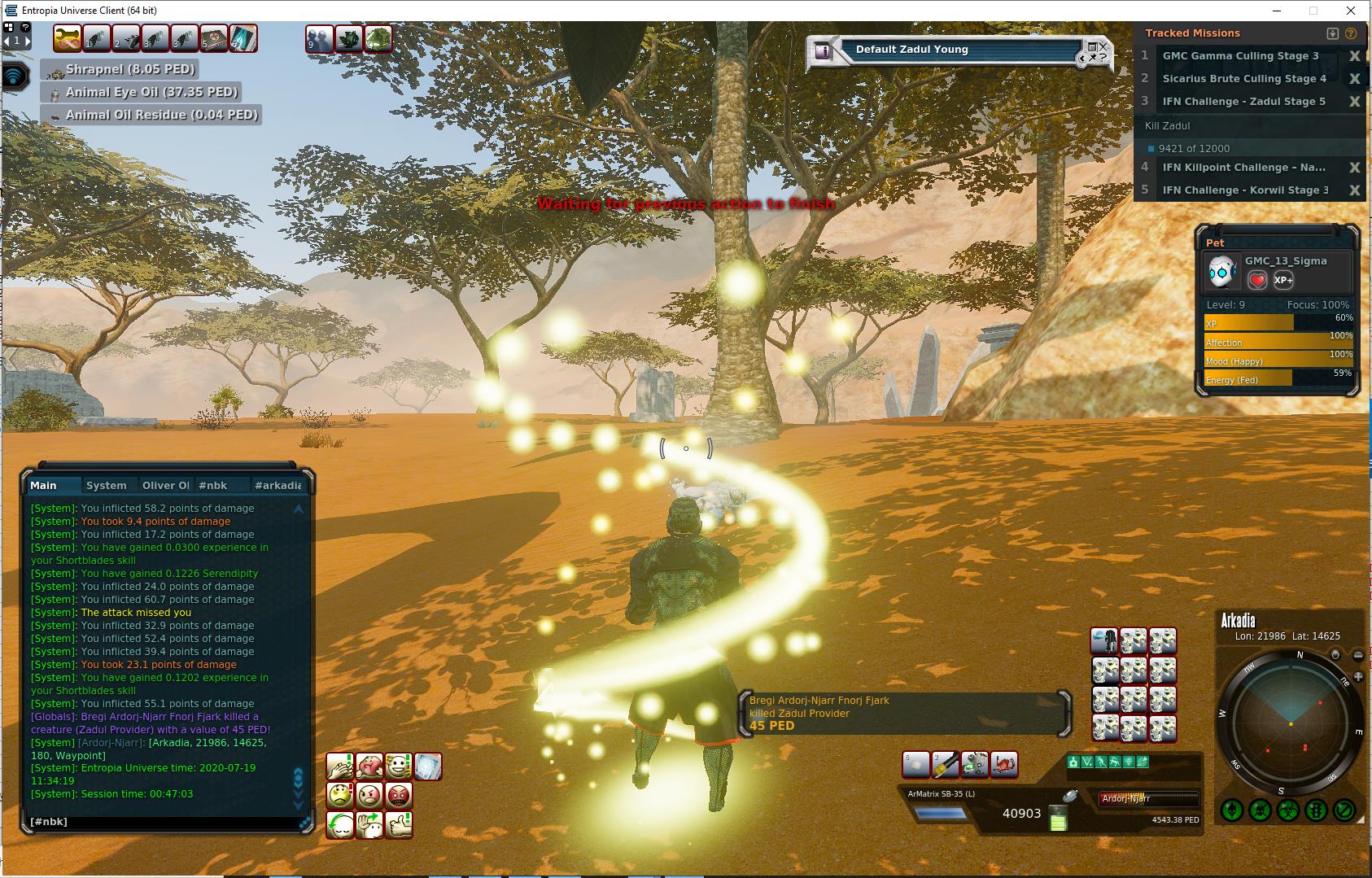Close the Entropia Universe window
This screenshot has height=878, width=1372.
coord(1352,11)
